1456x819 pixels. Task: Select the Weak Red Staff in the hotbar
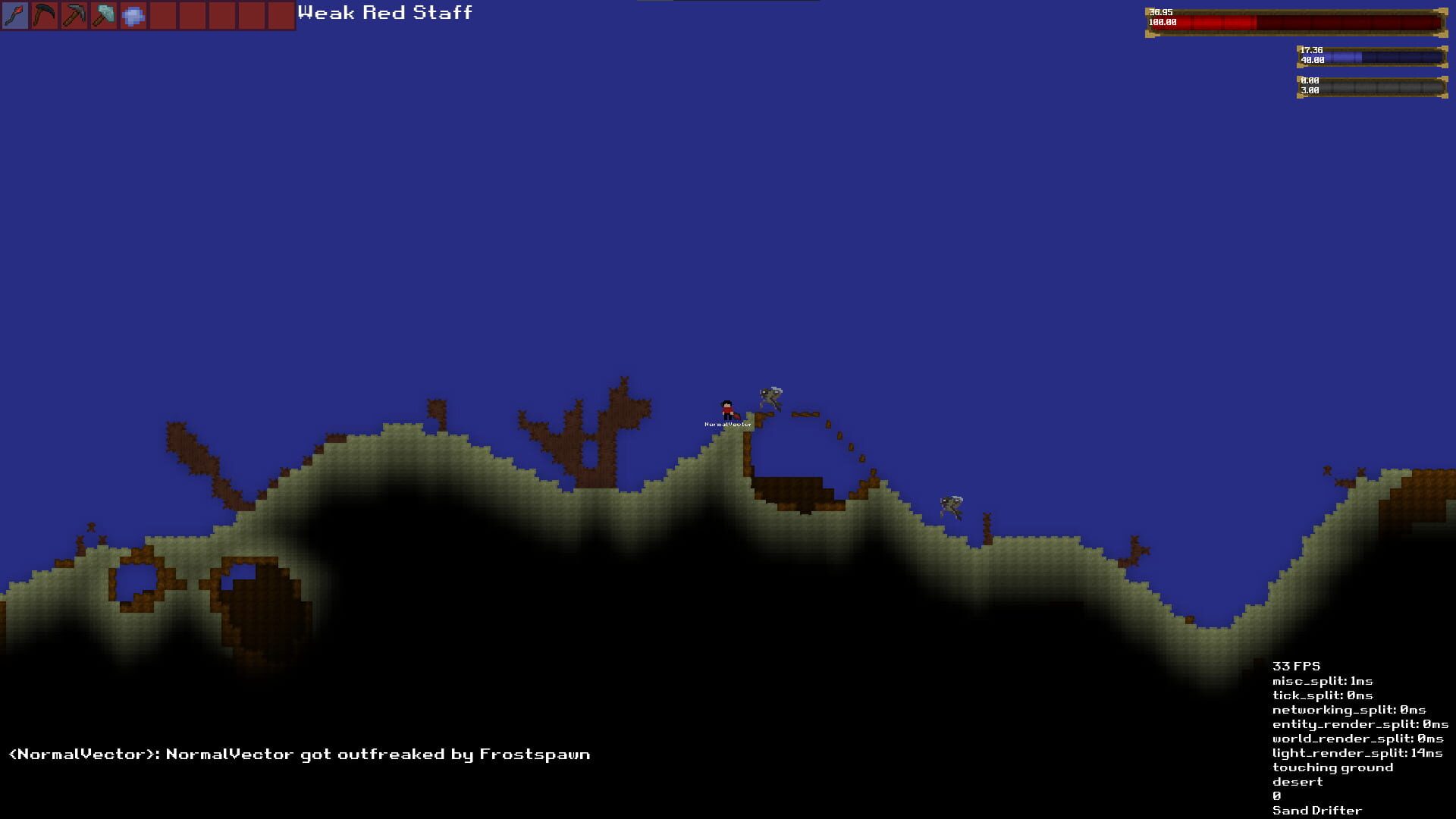16,14
